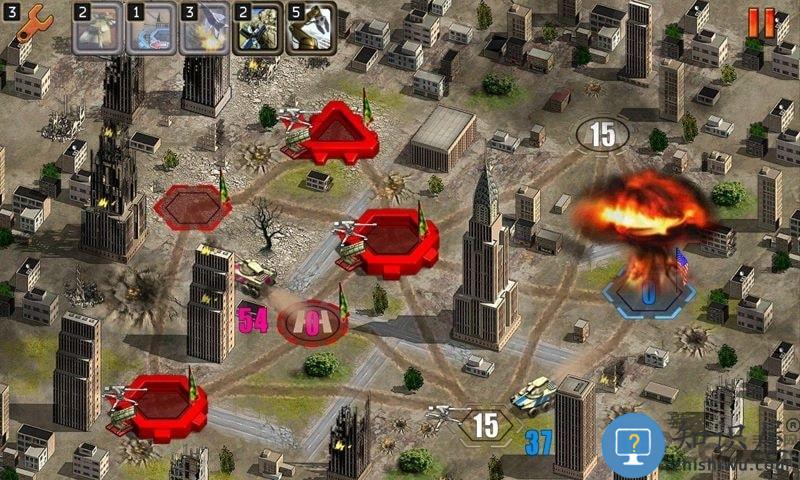800x480 pixels.
Task: Pause the game with the orange pause button
Action: (x=761, y=23)
